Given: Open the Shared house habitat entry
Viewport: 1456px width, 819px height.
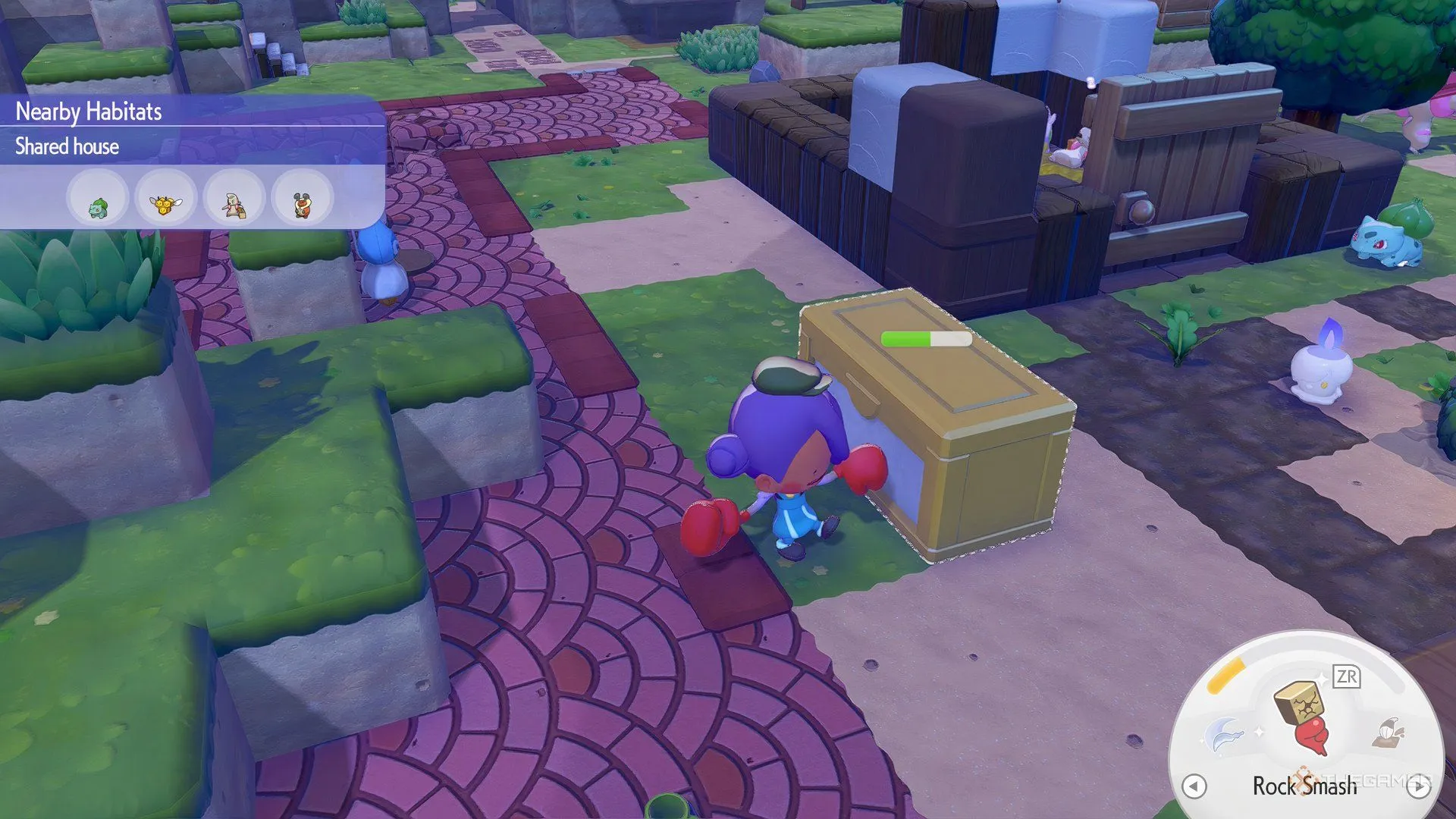Looking at the screenshot, I should click(67, 146).
